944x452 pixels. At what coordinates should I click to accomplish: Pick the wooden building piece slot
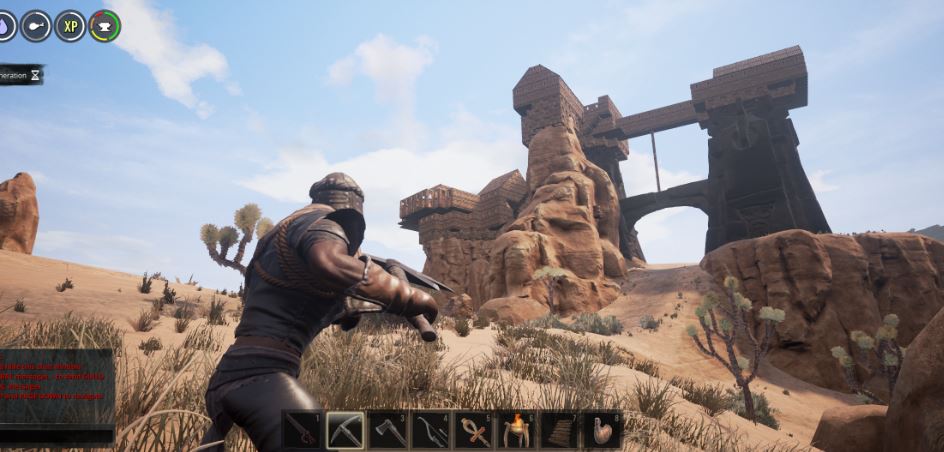tap(560, 430)
